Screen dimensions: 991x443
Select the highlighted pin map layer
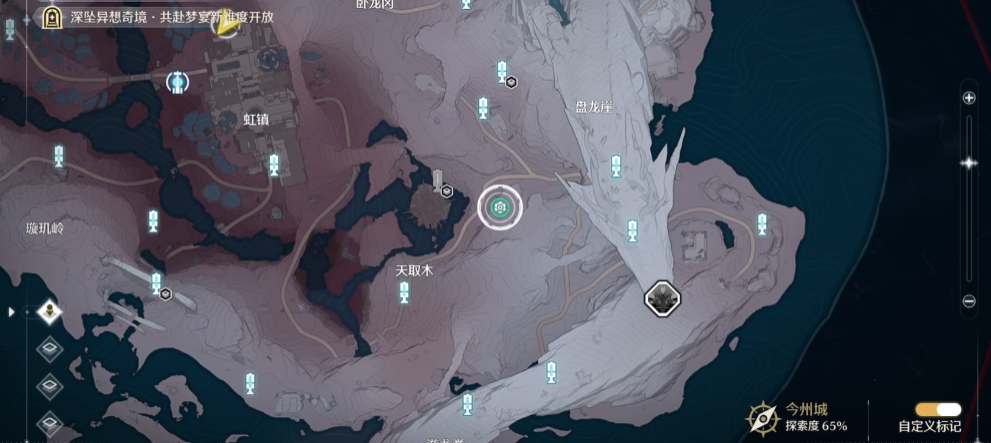tap(50, 312)
